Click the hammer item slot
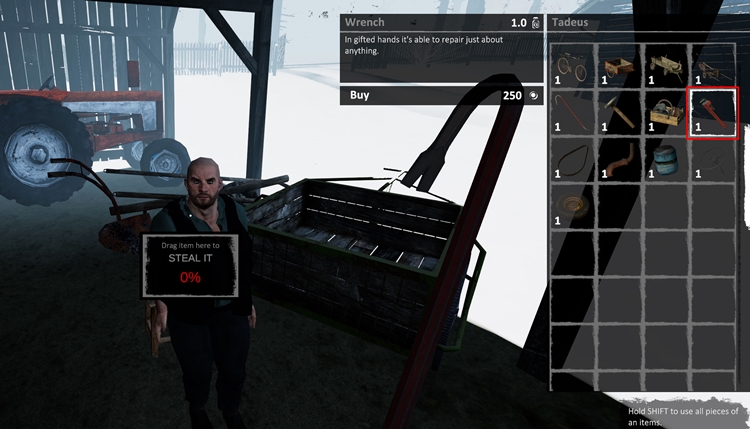Viewport: 750px width, 429px height. (620, 112)
